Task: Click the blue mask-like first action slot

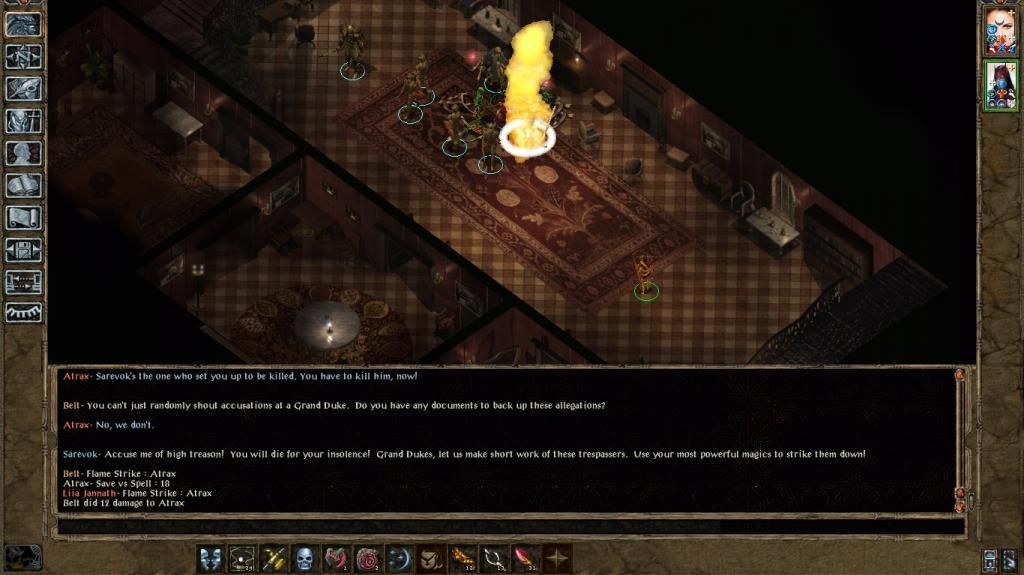Action: click(x=210, y=559)
